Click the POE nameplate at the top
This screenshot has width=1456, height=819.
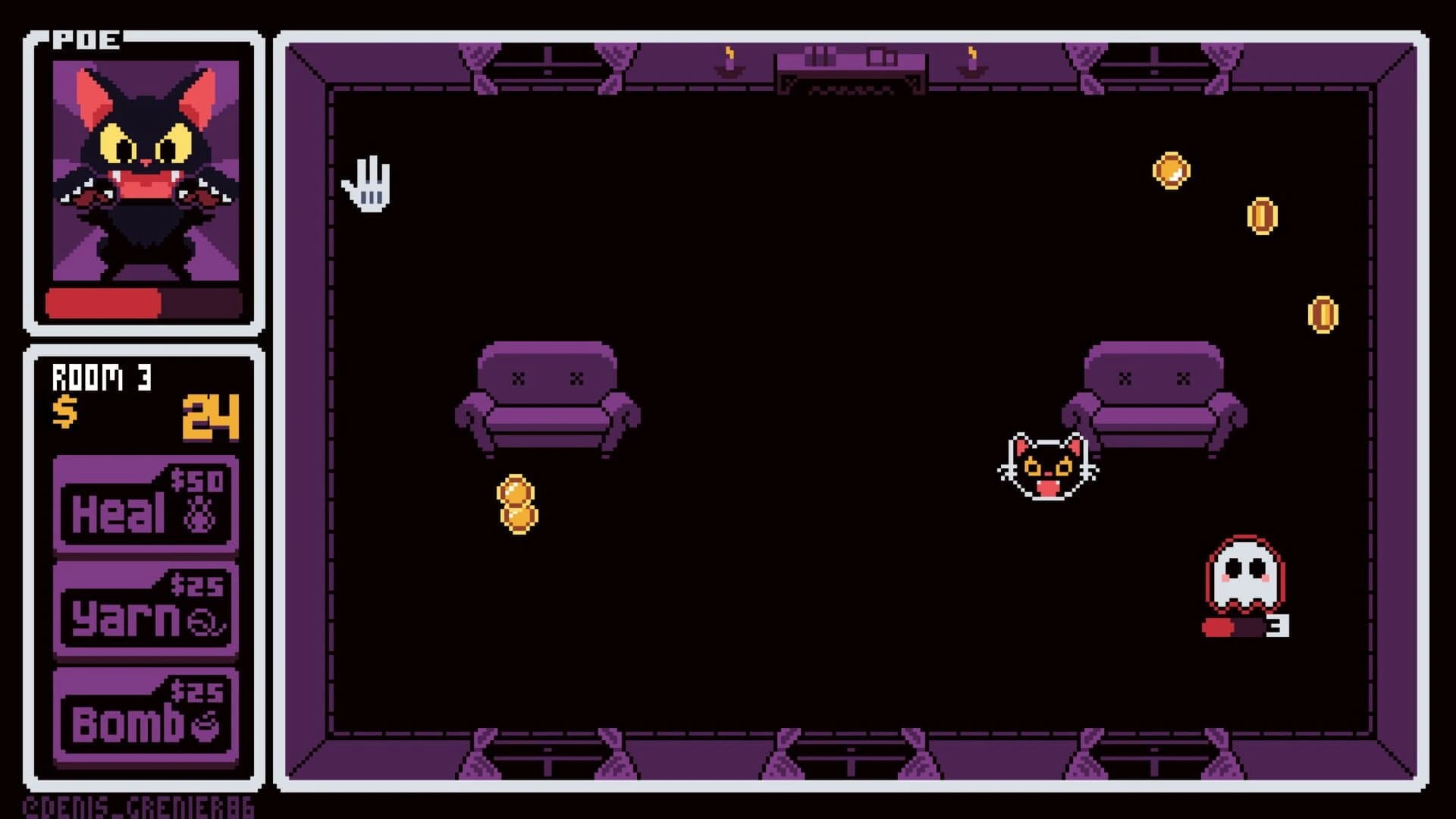[x=85, y=36]
